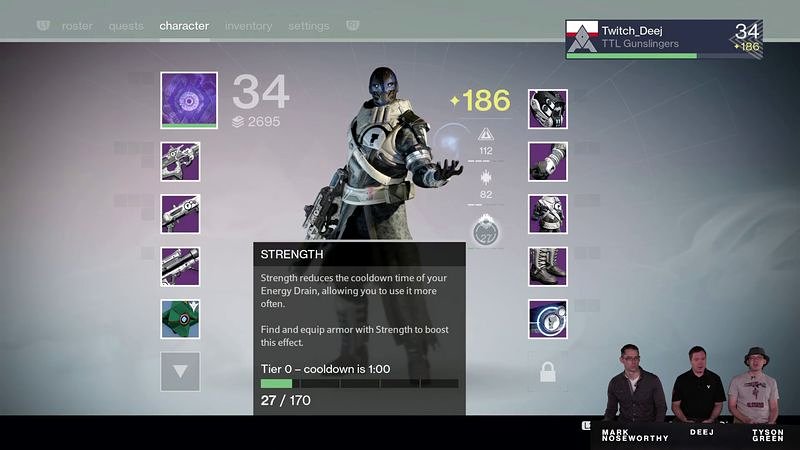Open the class item slot
This screenshot has height=450, width=800.
coord(548,319)
